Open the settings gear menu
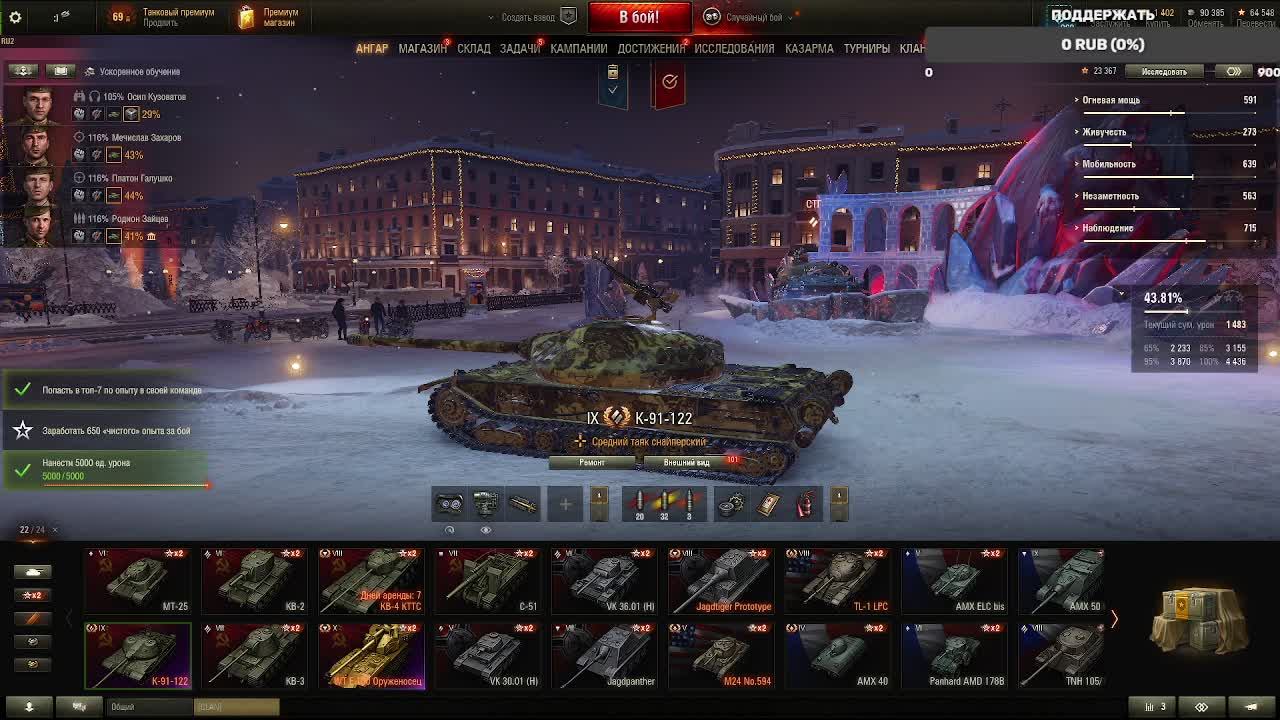 coord(15,17)
